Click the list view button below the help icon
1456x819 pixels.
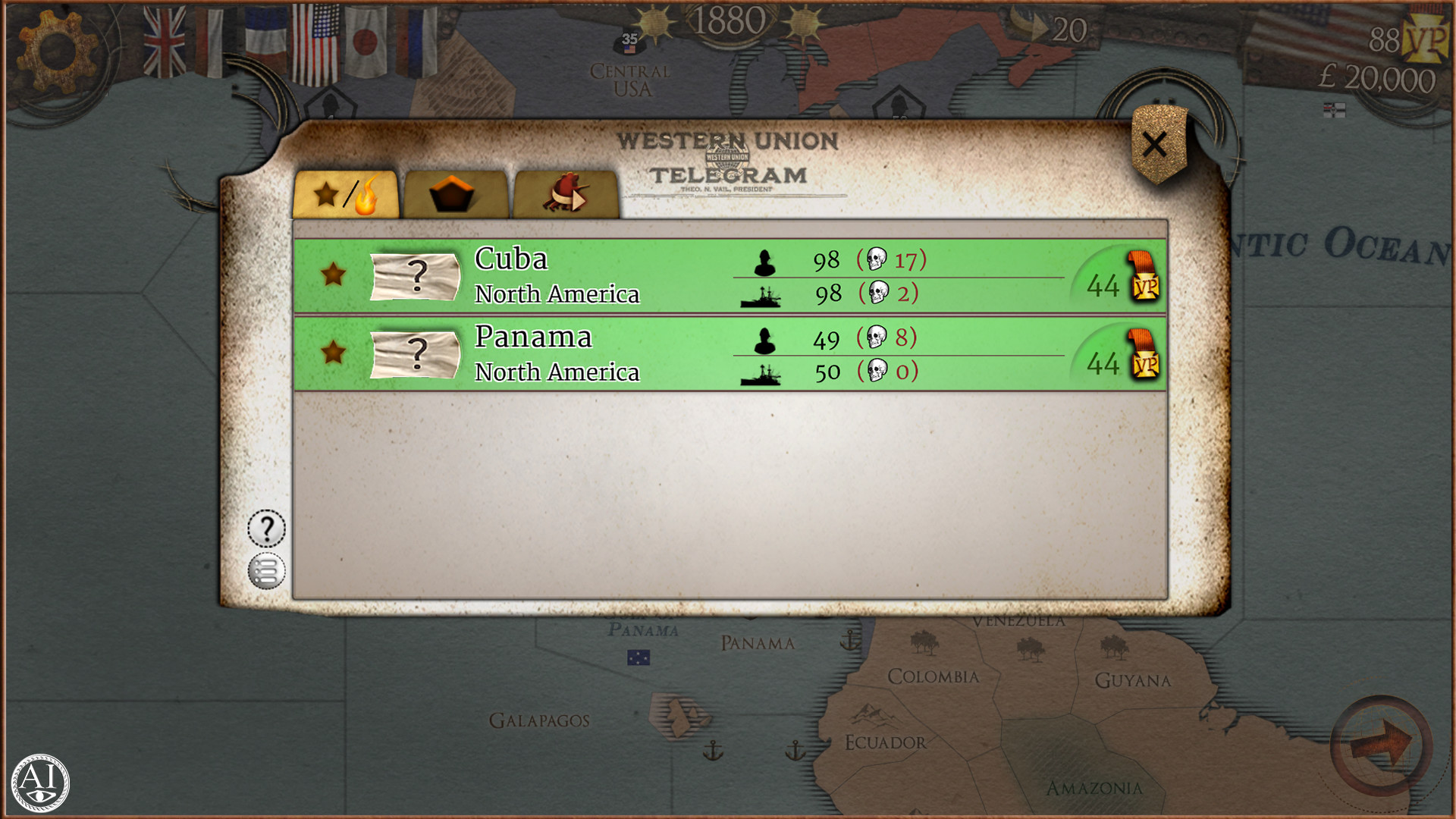click(266, 570)
